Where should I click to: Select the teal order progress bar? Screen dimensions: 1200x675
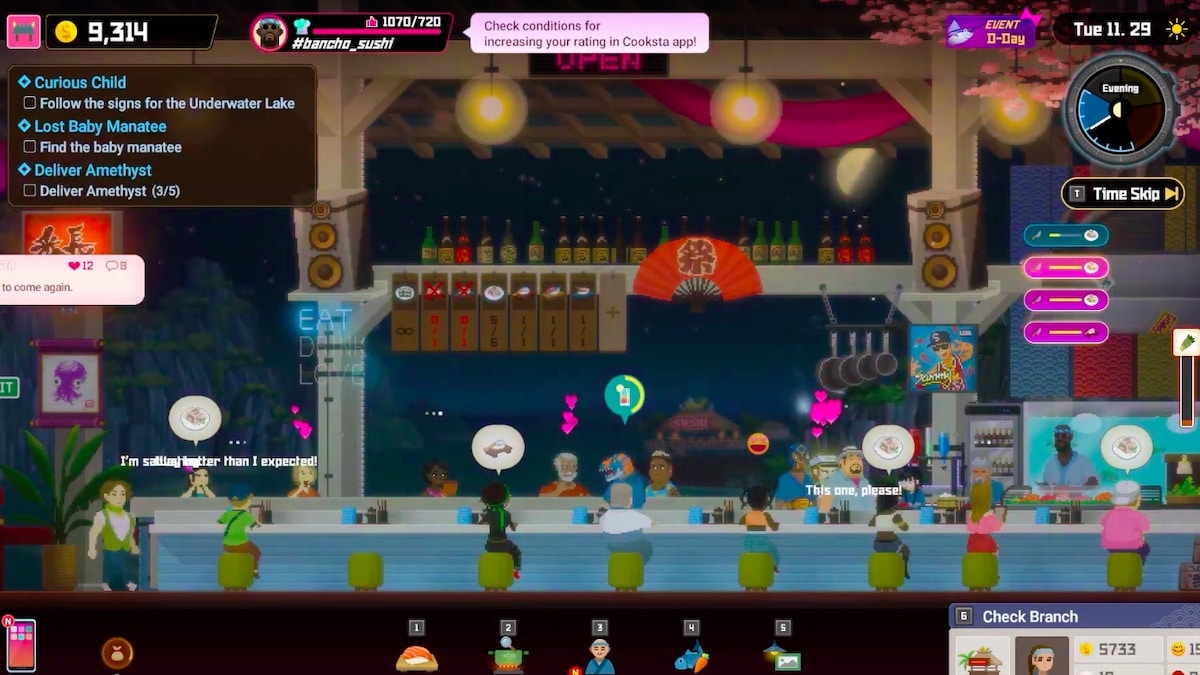pos(1066,236)
